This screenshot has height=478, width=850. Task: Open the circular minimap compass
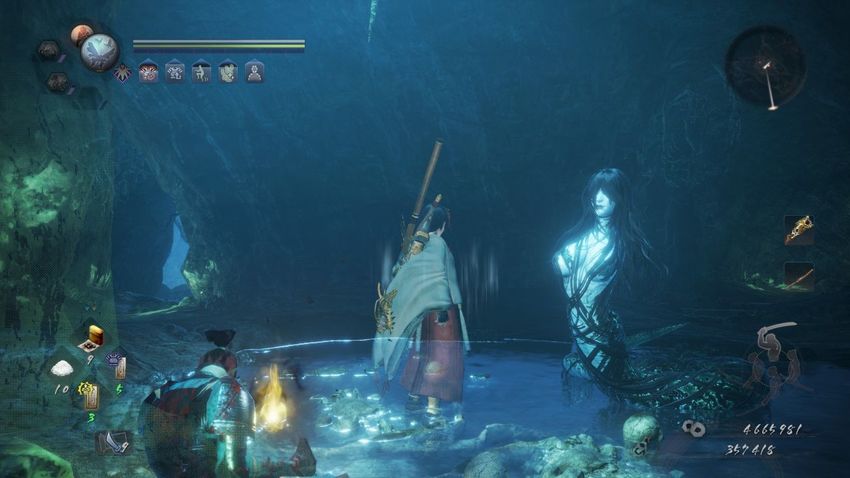[765, 66]
